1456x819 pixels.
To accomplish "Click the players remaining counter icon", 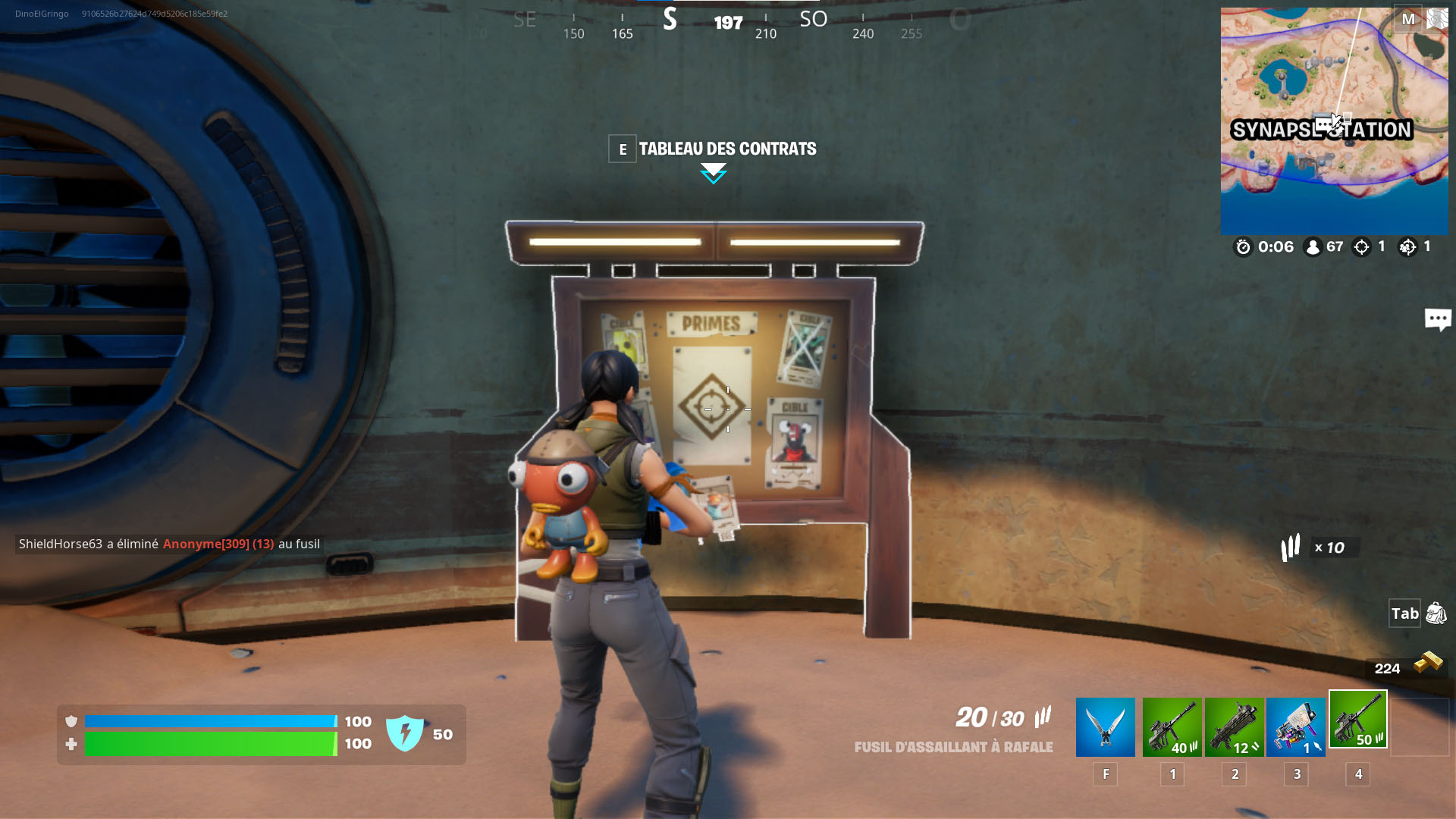I will 1313,246.
